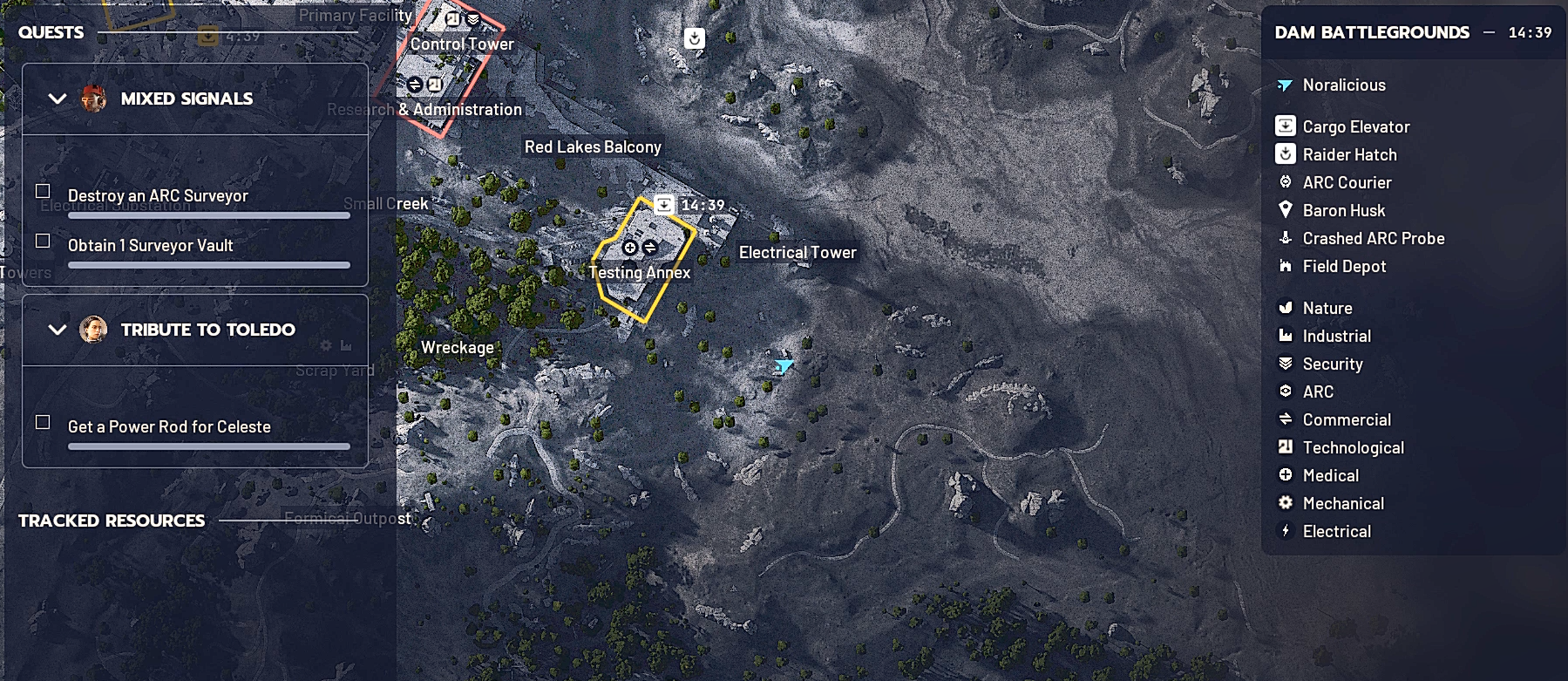The image size is (1568, 681).
Task: Show Baron Husk locations
Action: click(x=1343, y=210)
